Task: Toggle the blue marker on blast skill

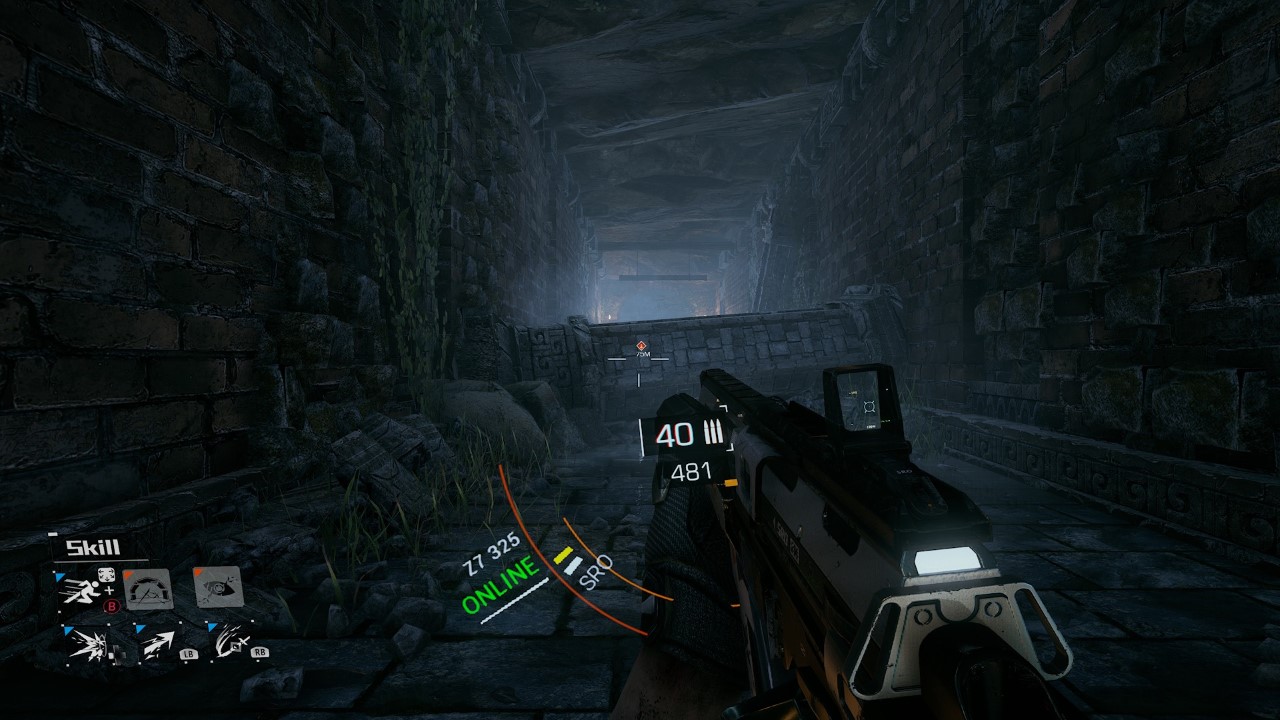Action: (67, 629)
